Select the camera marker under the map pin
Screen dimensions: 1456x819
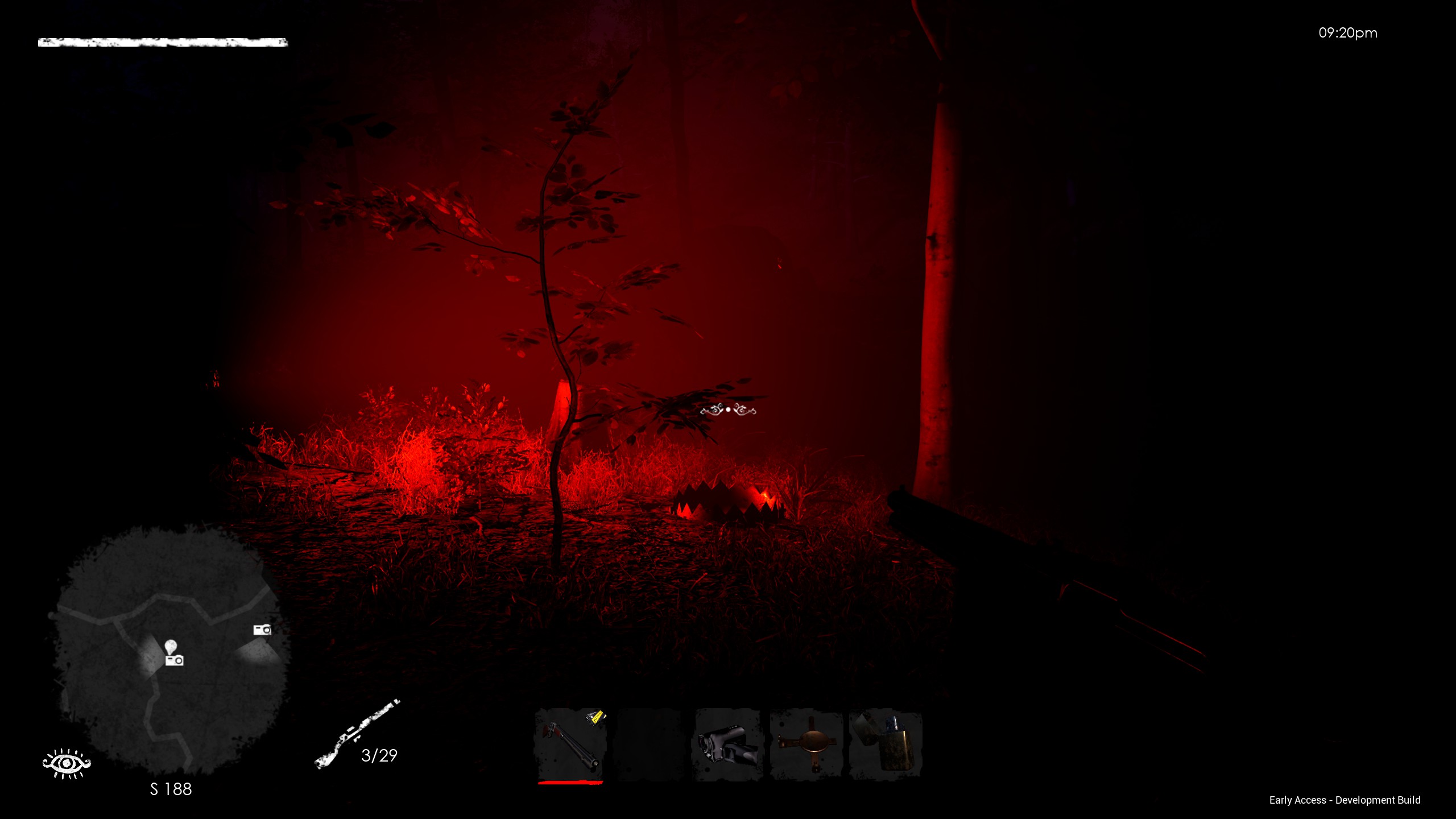(x=175, y=660)
